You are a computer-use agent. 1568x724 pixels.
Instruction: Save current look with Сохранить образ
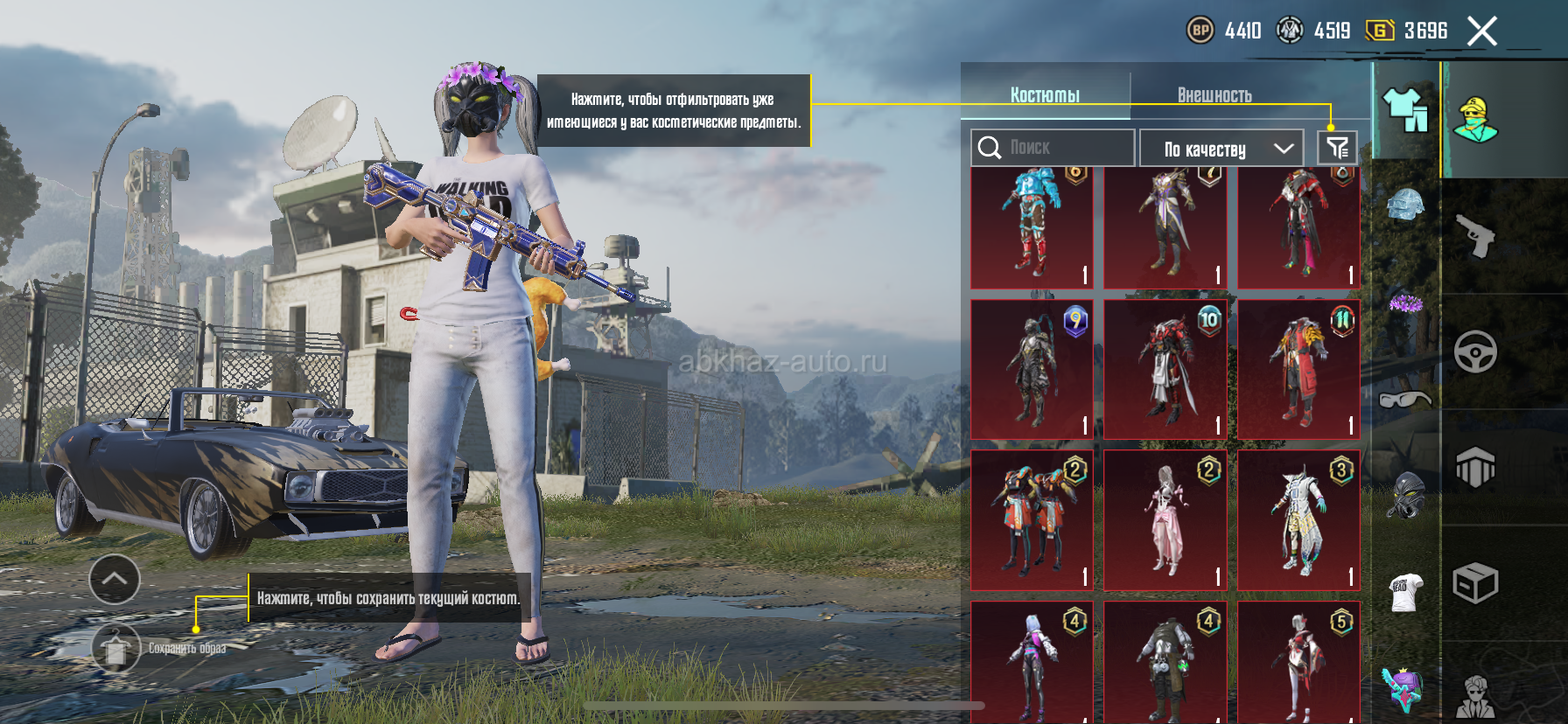[x=116, y=648]
